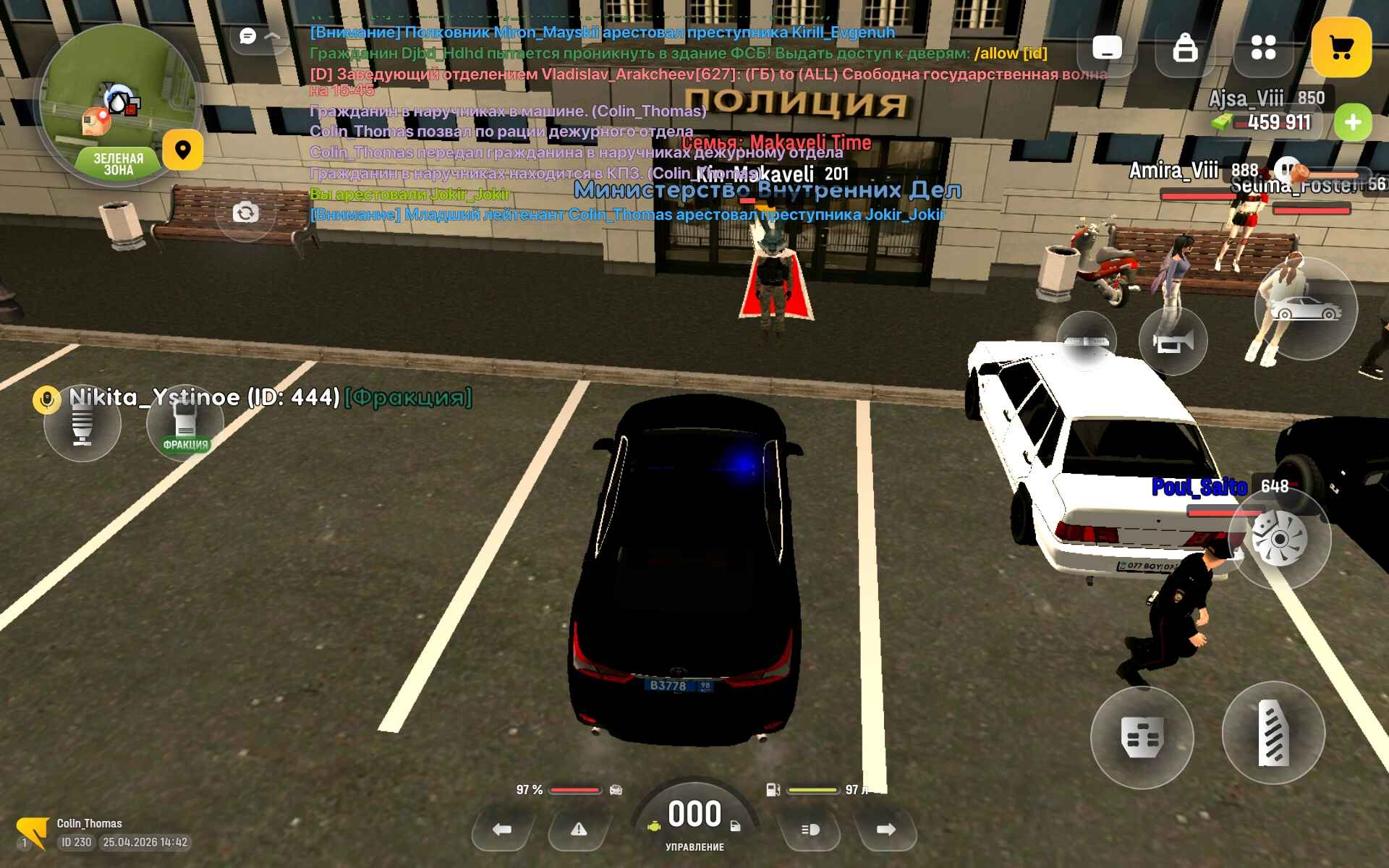Toggle the police siren light bar
The height and width of the screenshot is (868, 1389).
click(x=1086, y=341)
